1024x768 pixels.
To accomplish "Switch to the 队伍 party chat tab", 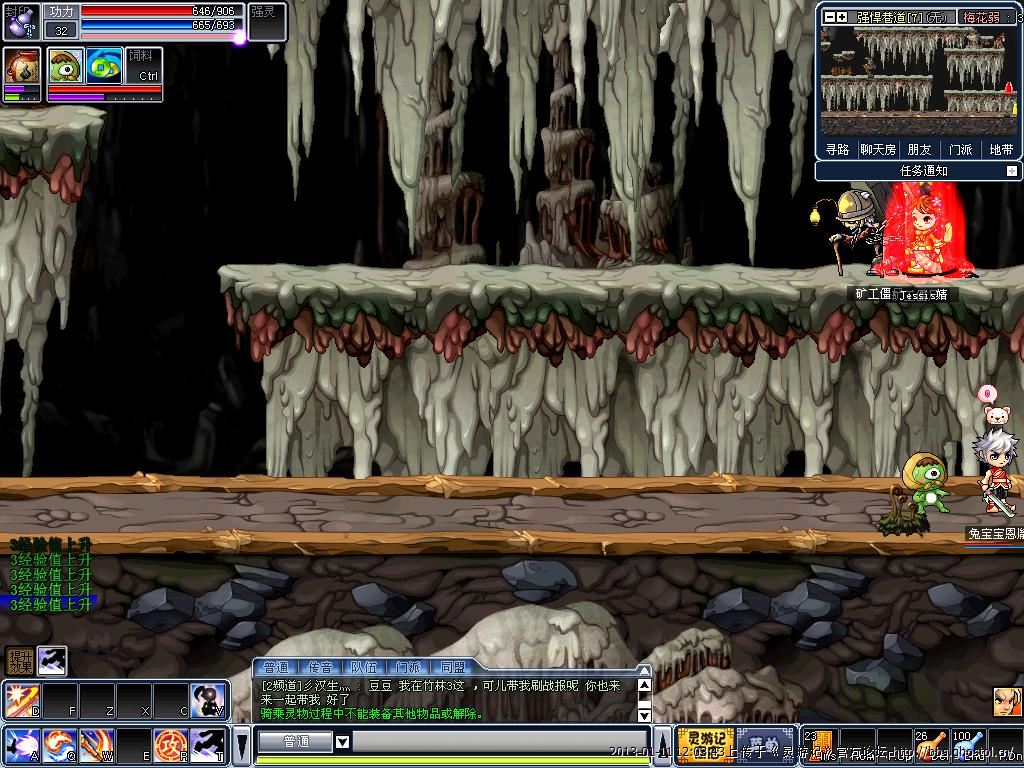I will [363, 667].
